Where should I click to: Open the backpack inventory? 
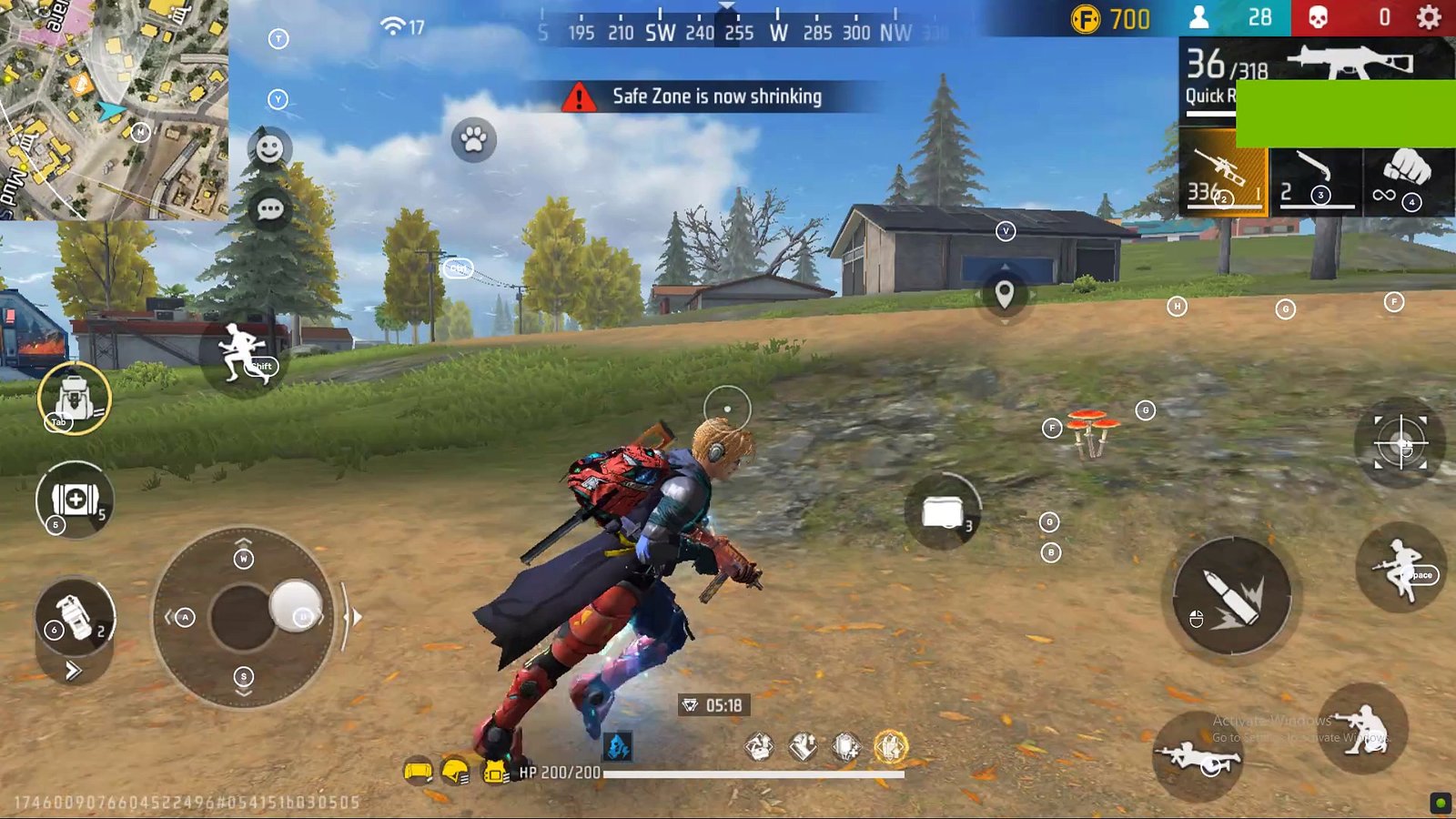(x=74, y=399)
